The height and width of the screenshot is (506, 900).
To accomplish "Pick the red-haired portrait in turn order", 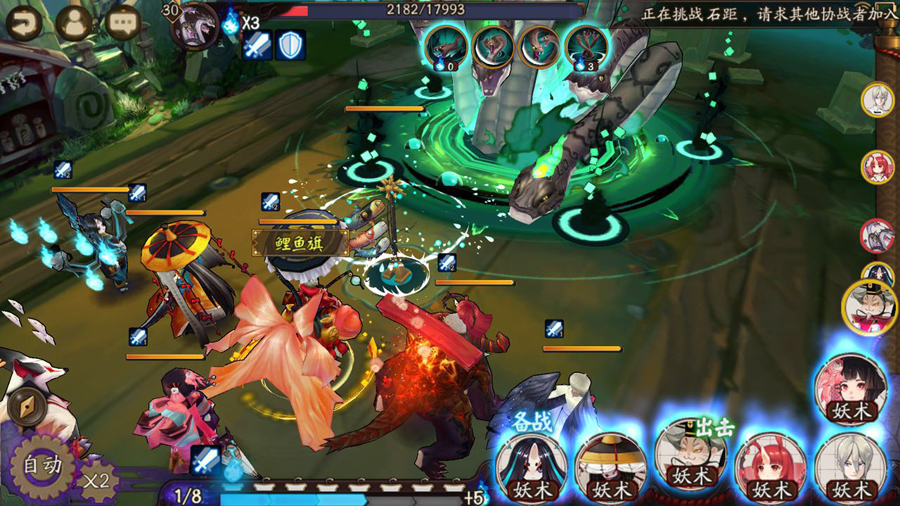I will (877, 166).
